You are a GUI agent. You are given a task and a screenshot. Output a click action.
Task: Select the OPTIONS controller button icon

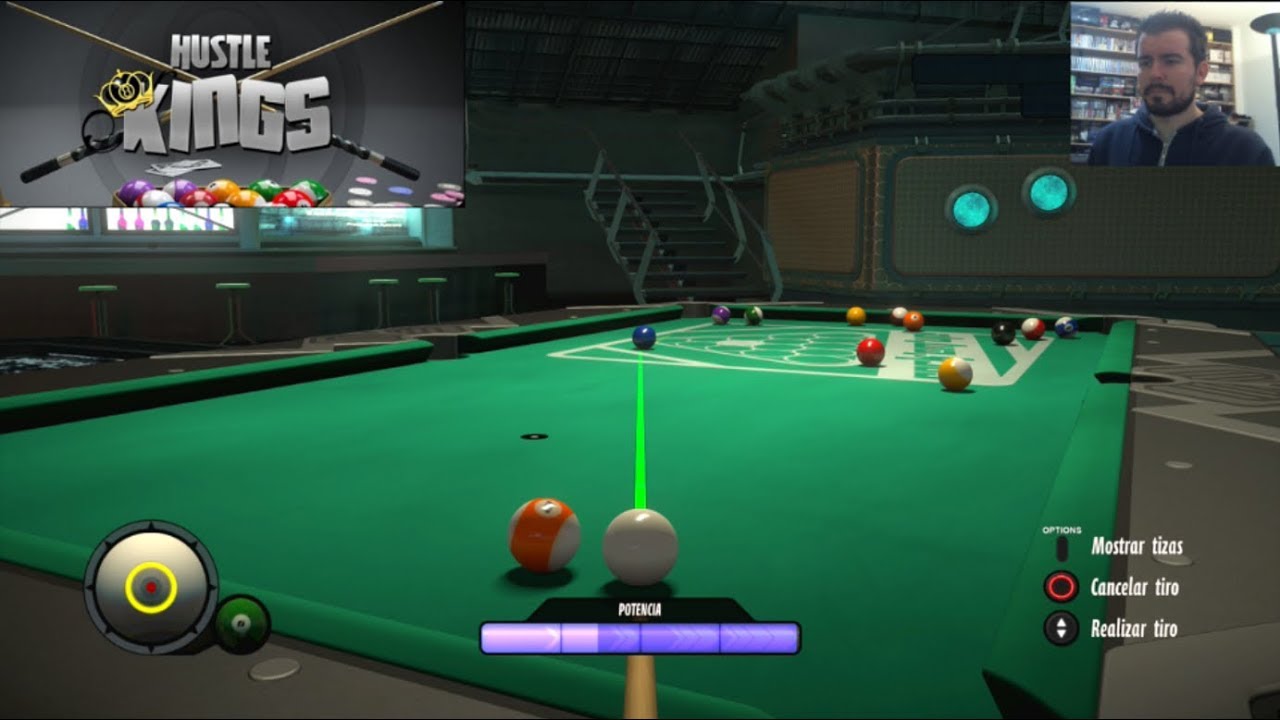pyautogui.click(x=1063, y=547)
